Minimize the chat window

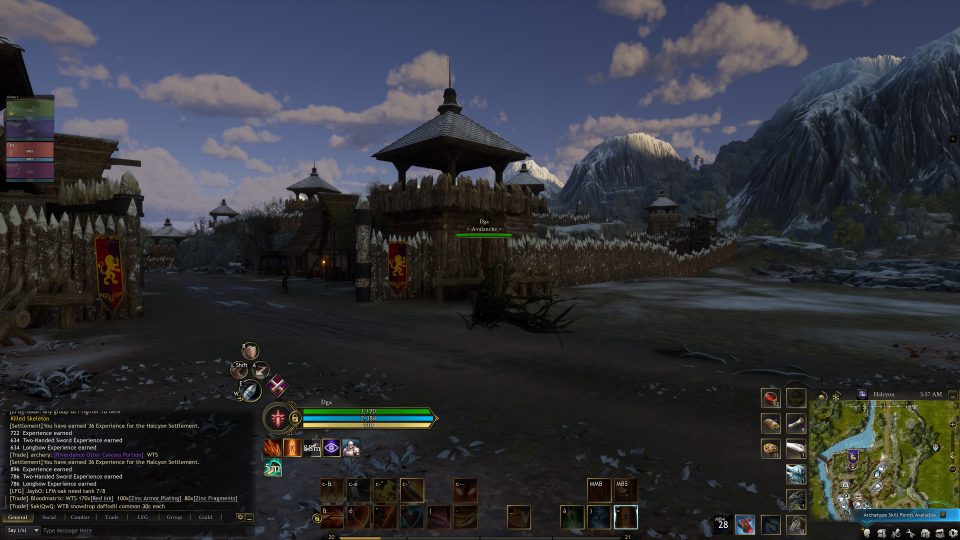pyautogui.click(x=248, y=517)
